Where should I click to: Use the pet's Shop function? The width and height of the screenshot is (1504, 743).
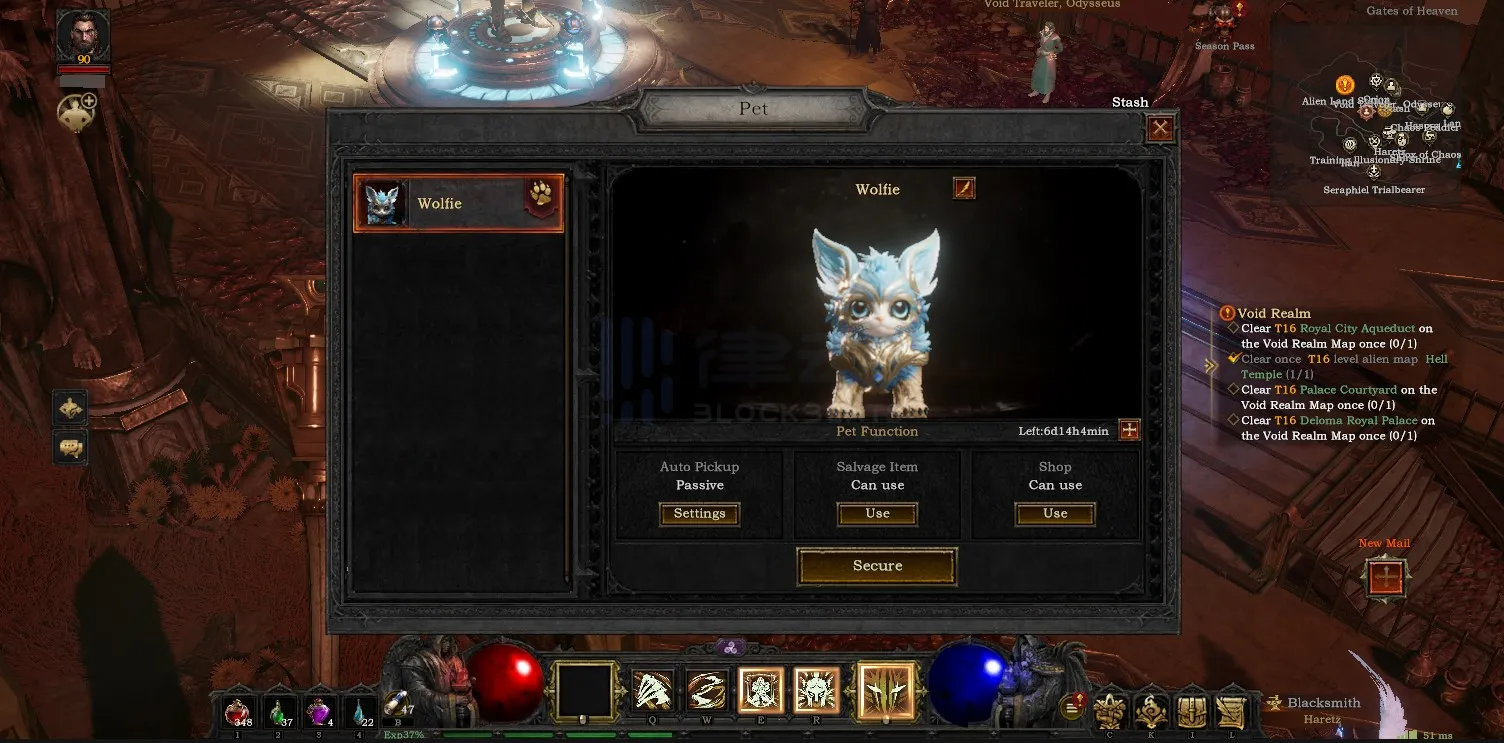[1055, 514]
